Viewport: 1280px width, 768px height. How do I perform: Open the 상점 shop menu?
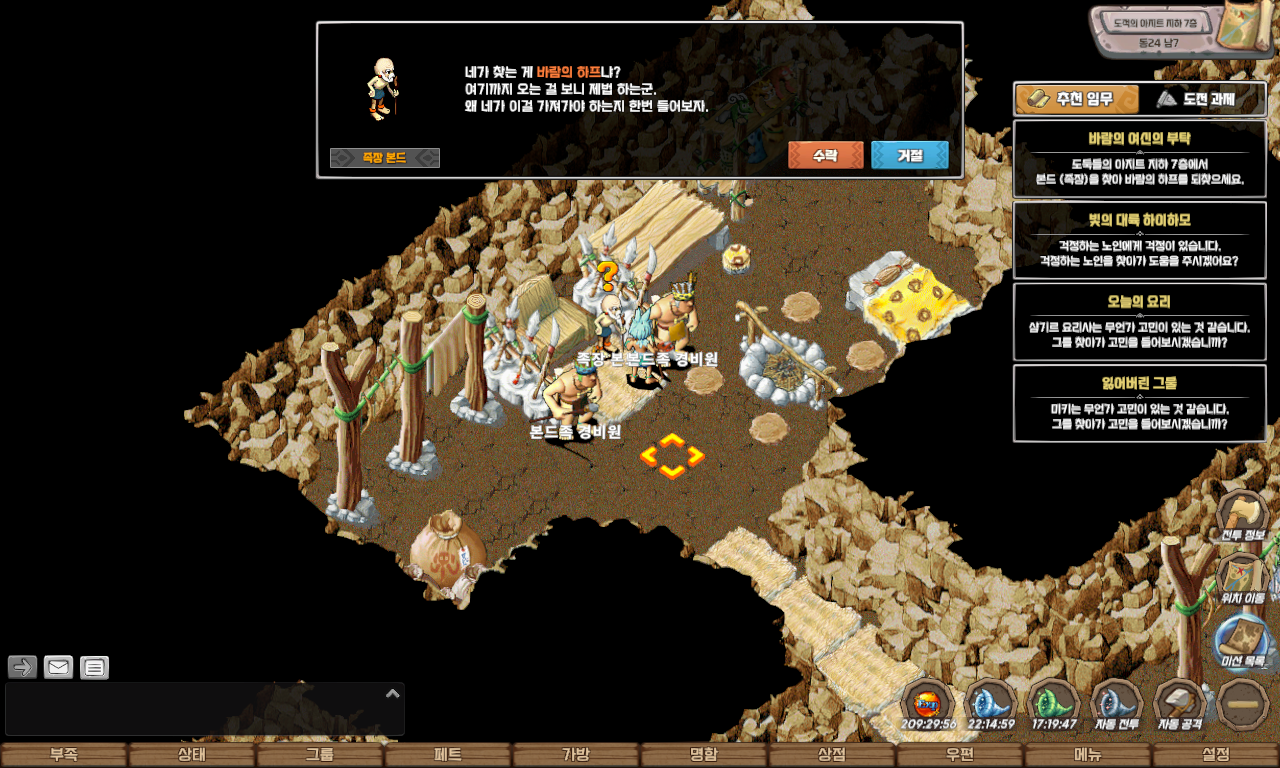(832, 755)
